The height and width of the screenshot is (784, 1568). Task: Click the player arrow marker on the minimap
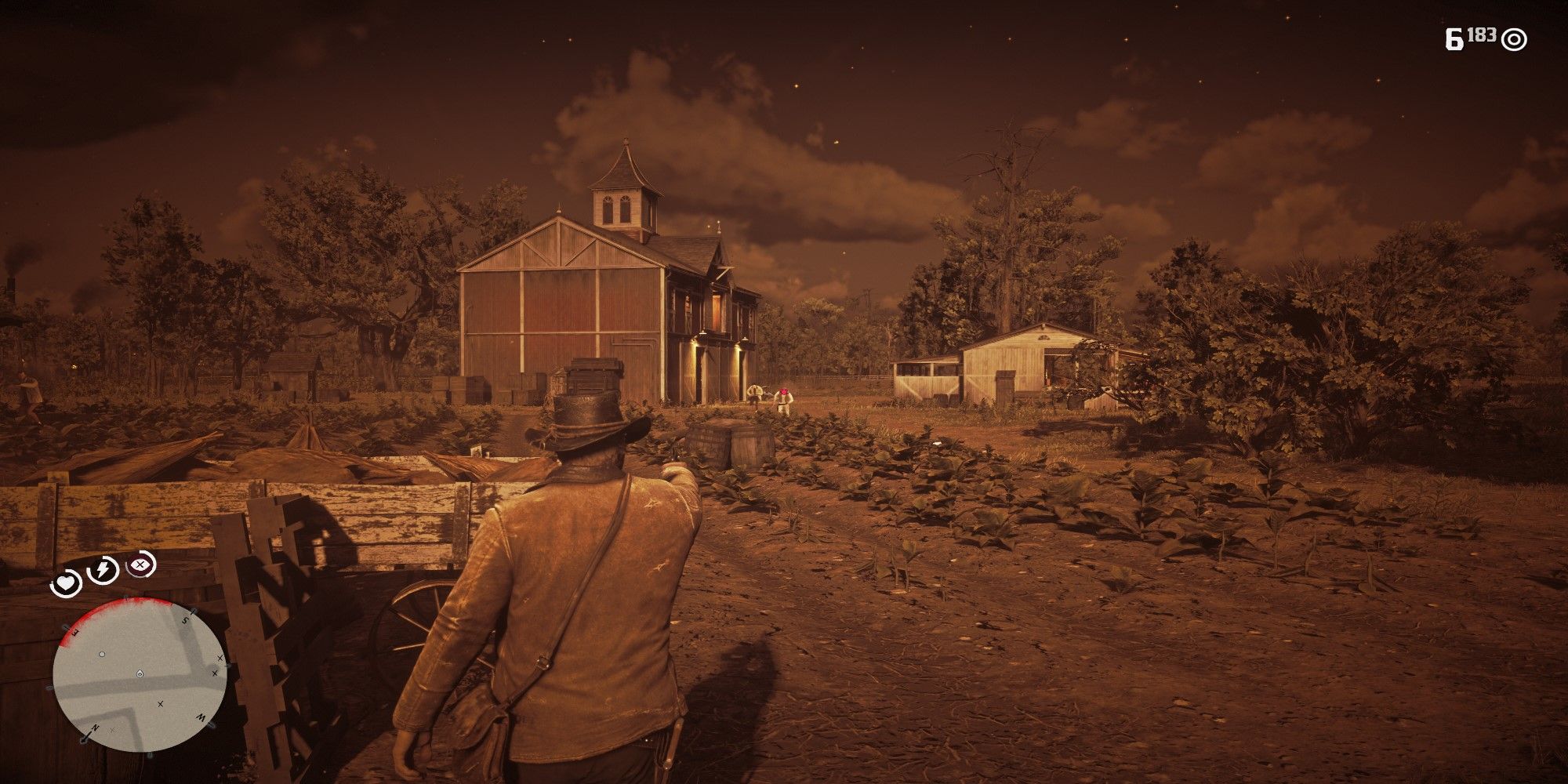[x=140, y=674]
